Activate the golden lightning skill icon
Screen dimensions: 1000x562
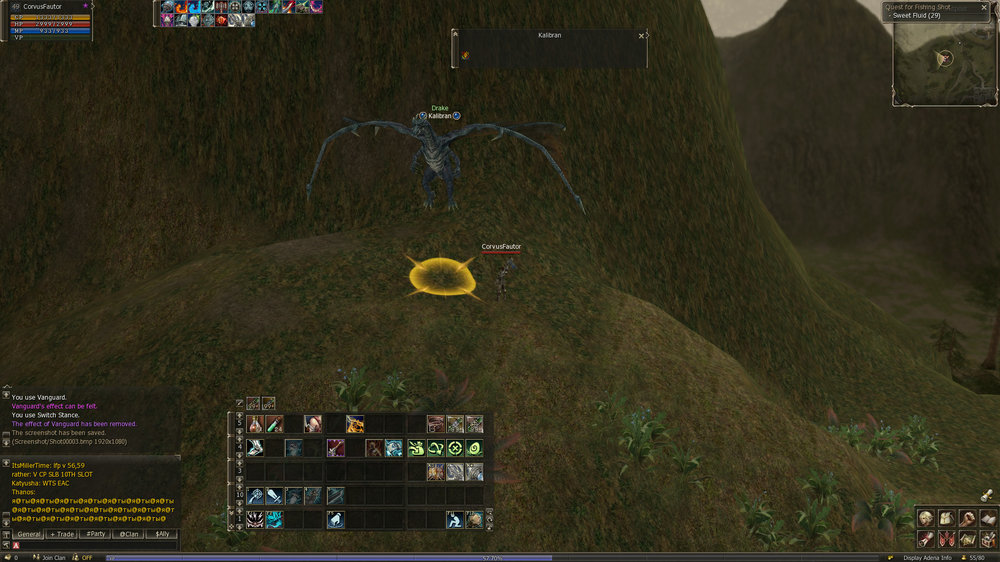point(355,424)
